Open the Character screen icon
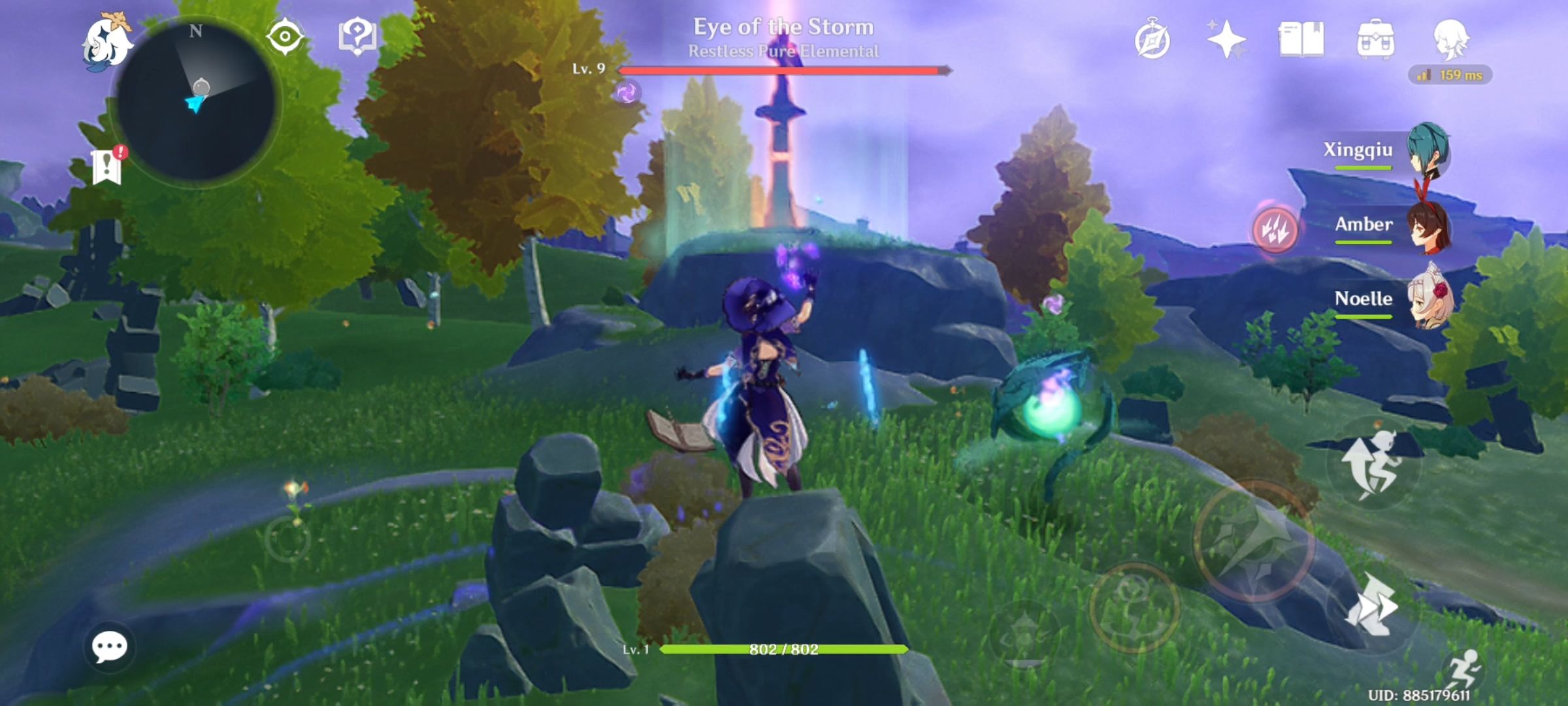Image resolution: width=1568 pixels, height=706 pixels. (x=1453, y=41)
